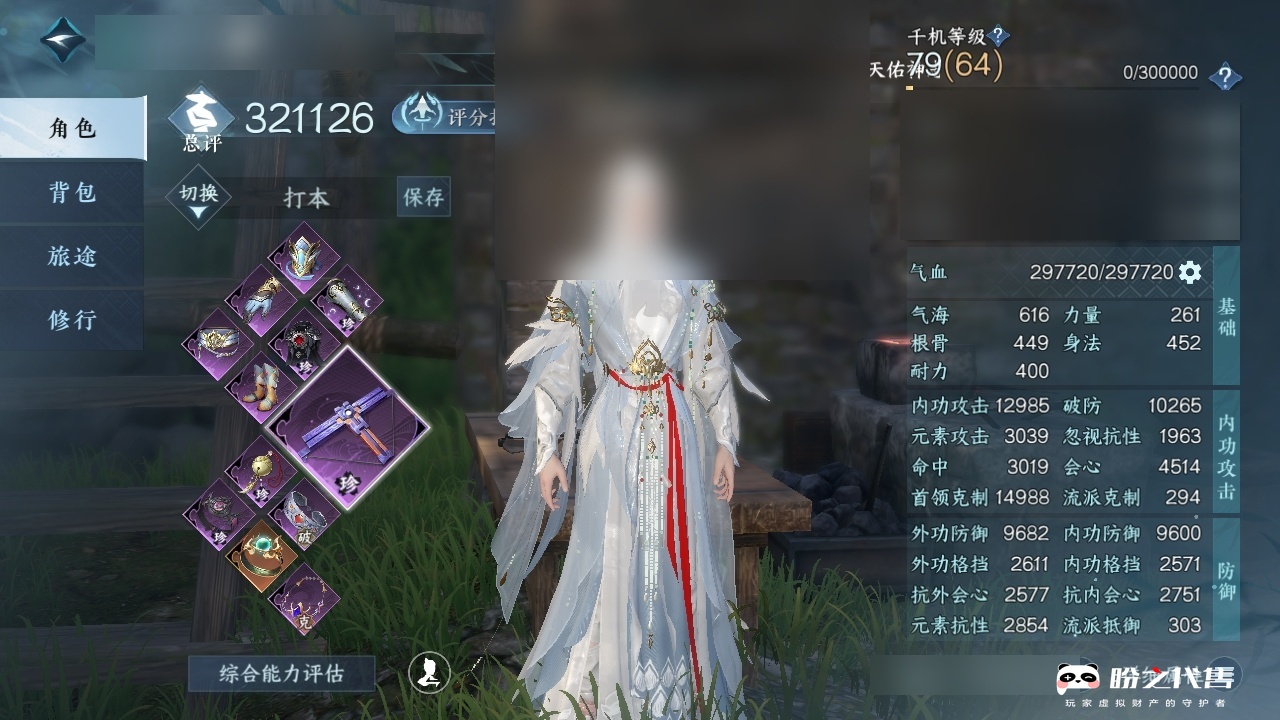
Task: Pick the golden bell accessory slot
Action: tap(259, 471)
